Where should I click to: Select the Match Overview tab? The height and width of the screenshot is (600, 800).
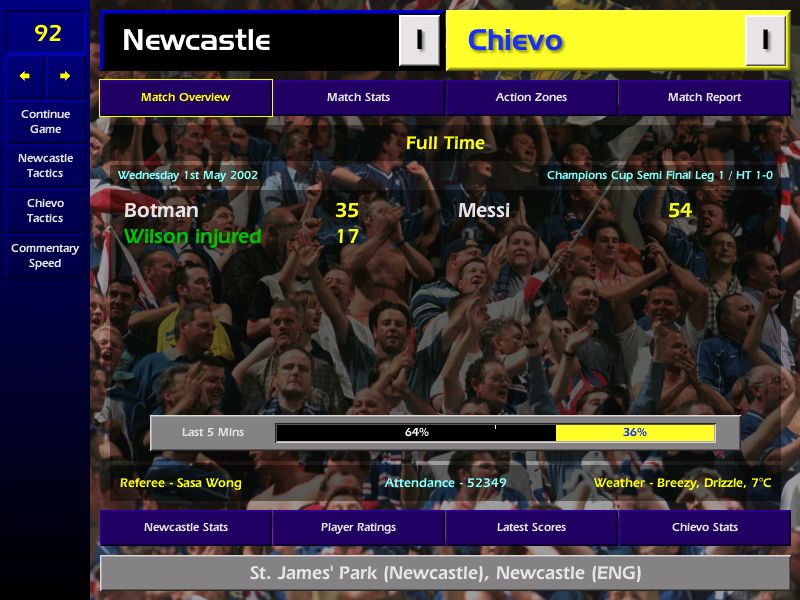[x=186, y=98]
